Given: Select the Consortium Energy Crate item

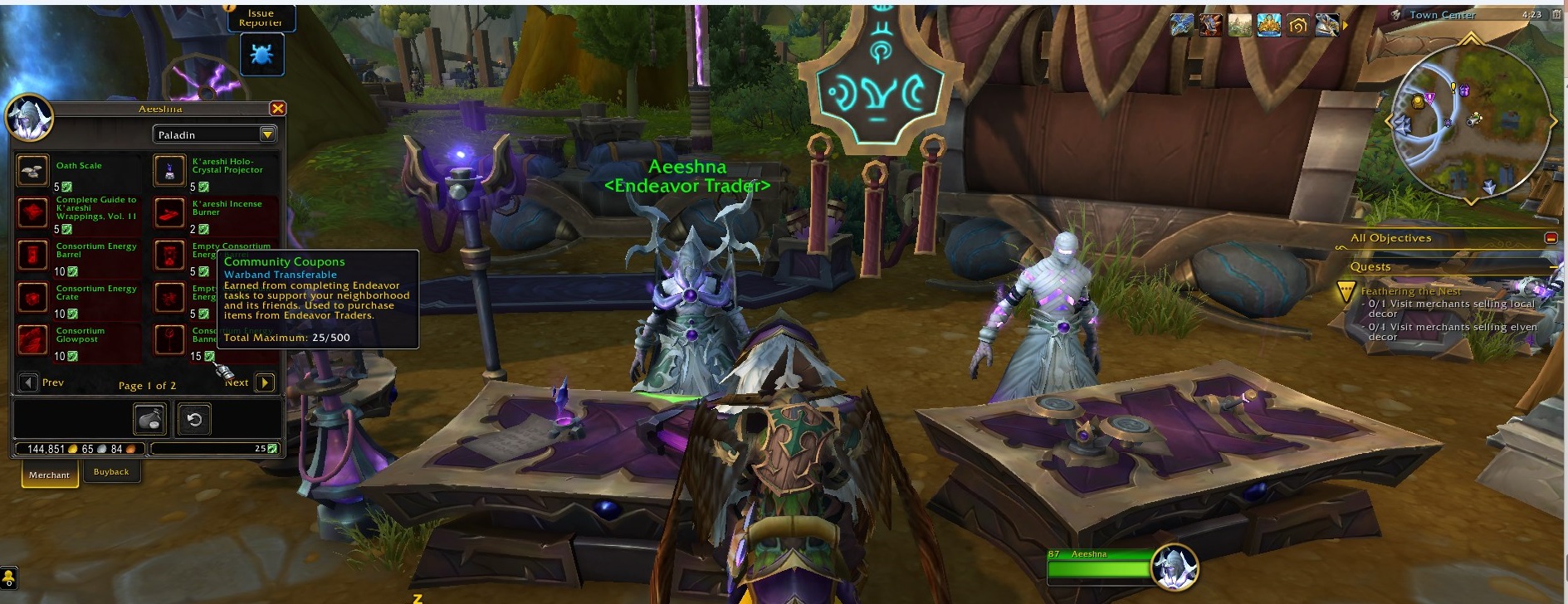Looking at the screenshot, I should click(x=33, y=297).
